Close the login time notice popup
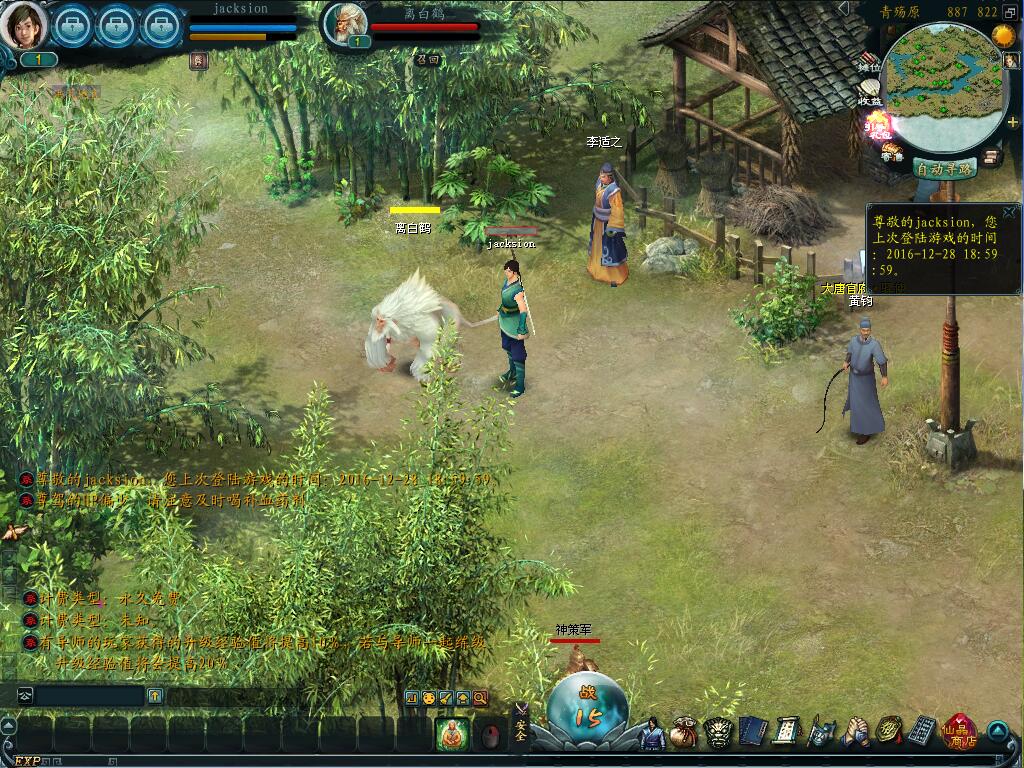 1009,212
